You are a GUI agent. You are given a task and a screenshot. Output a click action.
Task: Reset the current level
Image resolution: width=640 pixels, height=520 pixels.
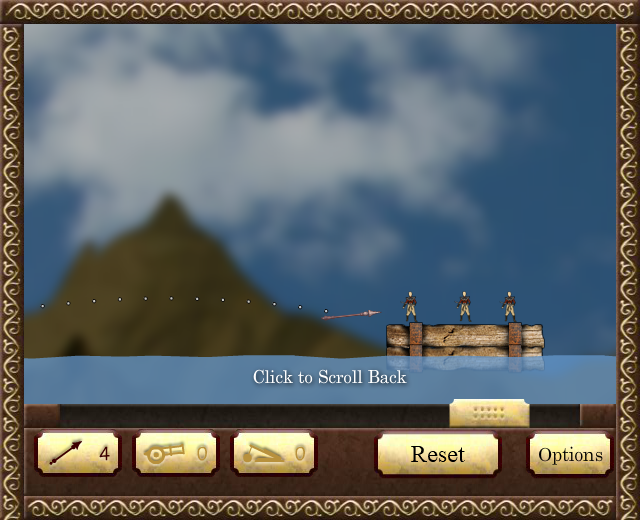pos(437,454)
